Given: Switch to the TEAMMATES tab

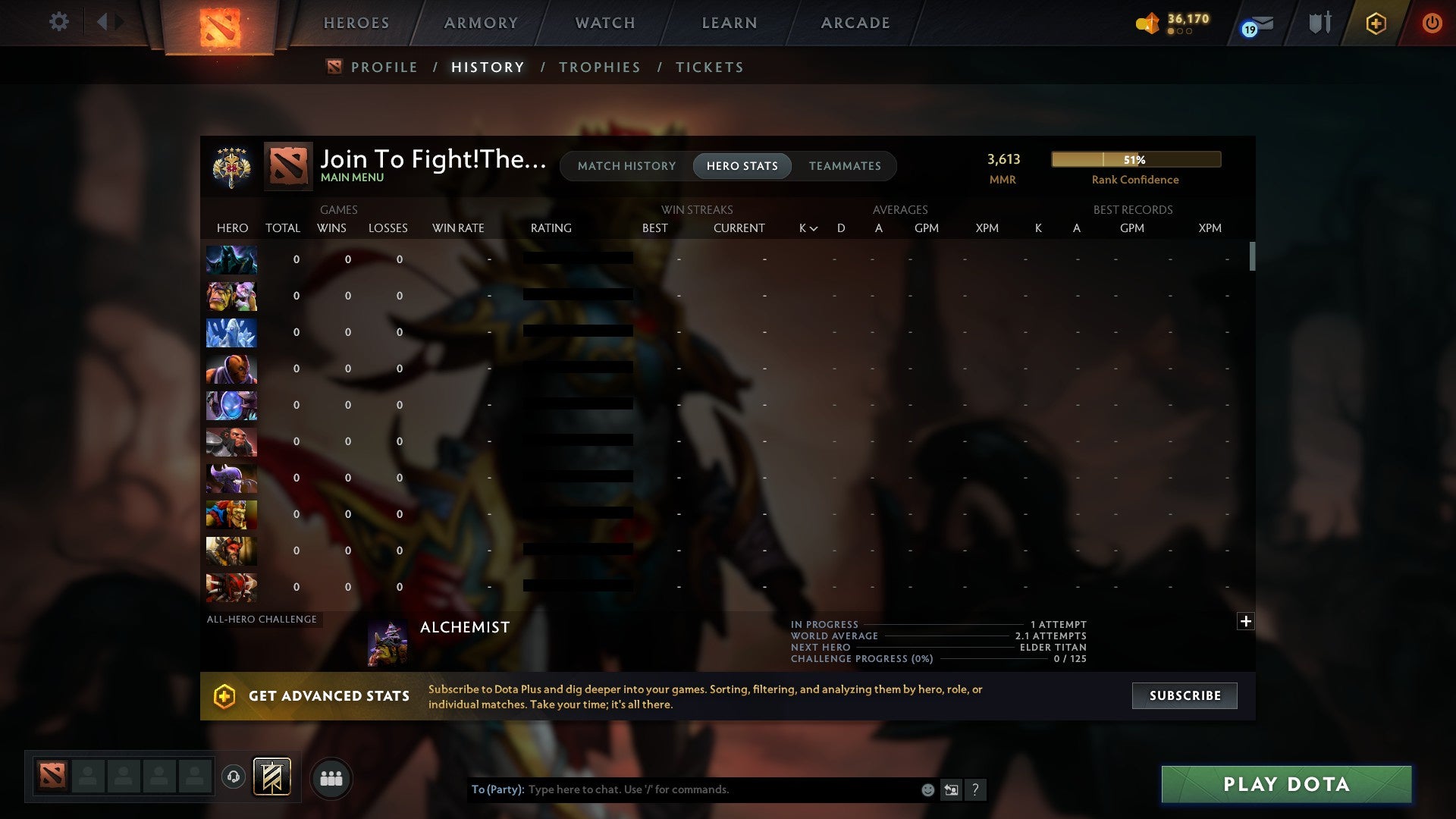Looking at the screenshot, I should pos(845,165).
